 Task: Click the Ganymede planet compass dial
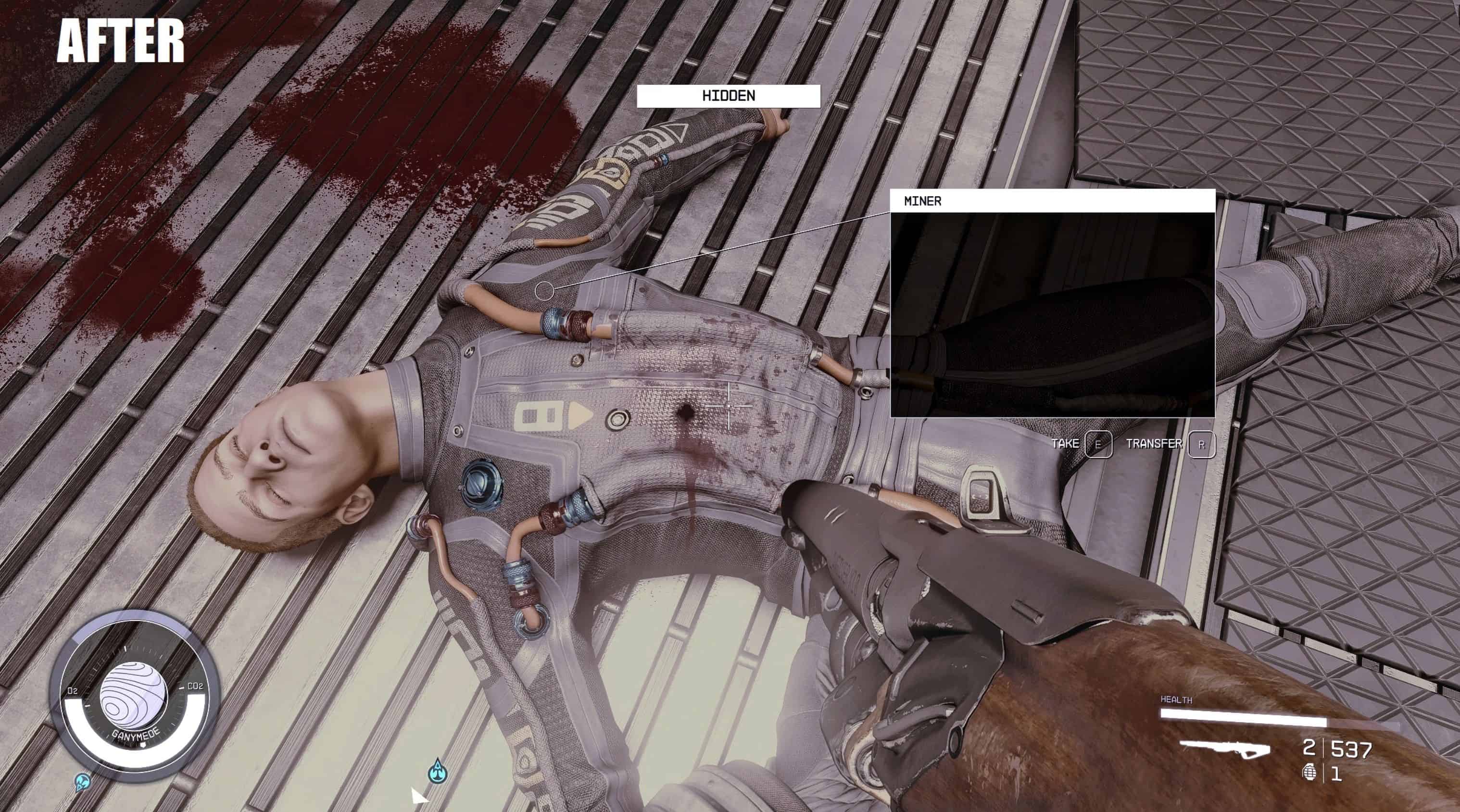pos(134,695)
